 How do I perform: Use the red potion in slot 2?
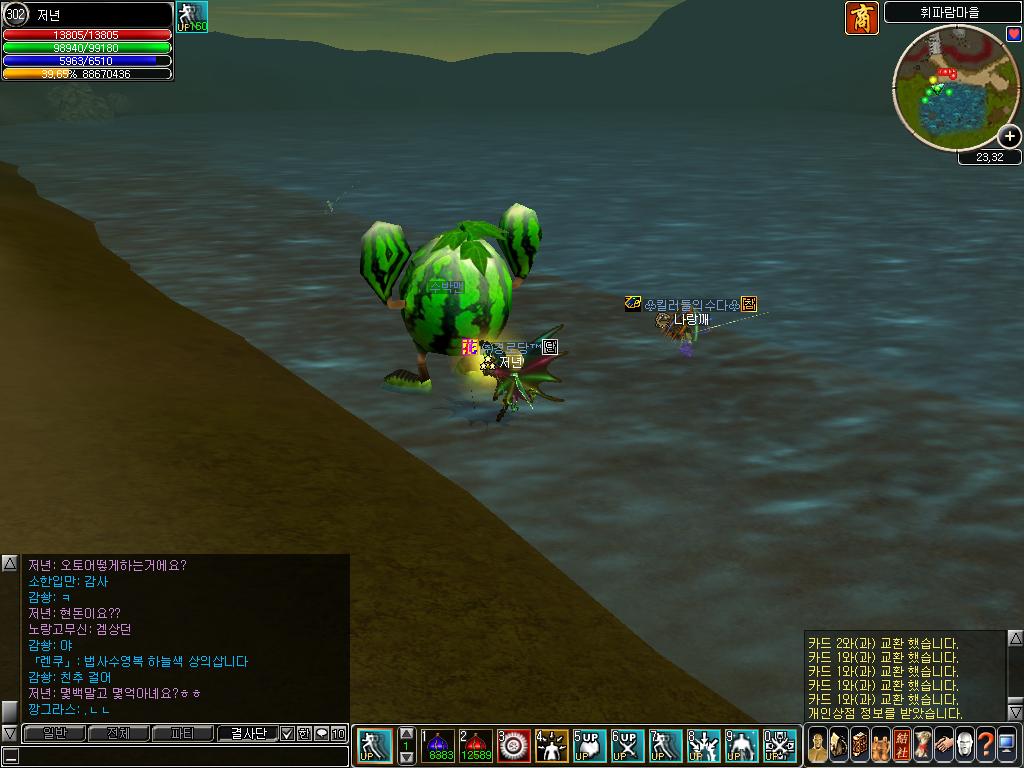476,746
